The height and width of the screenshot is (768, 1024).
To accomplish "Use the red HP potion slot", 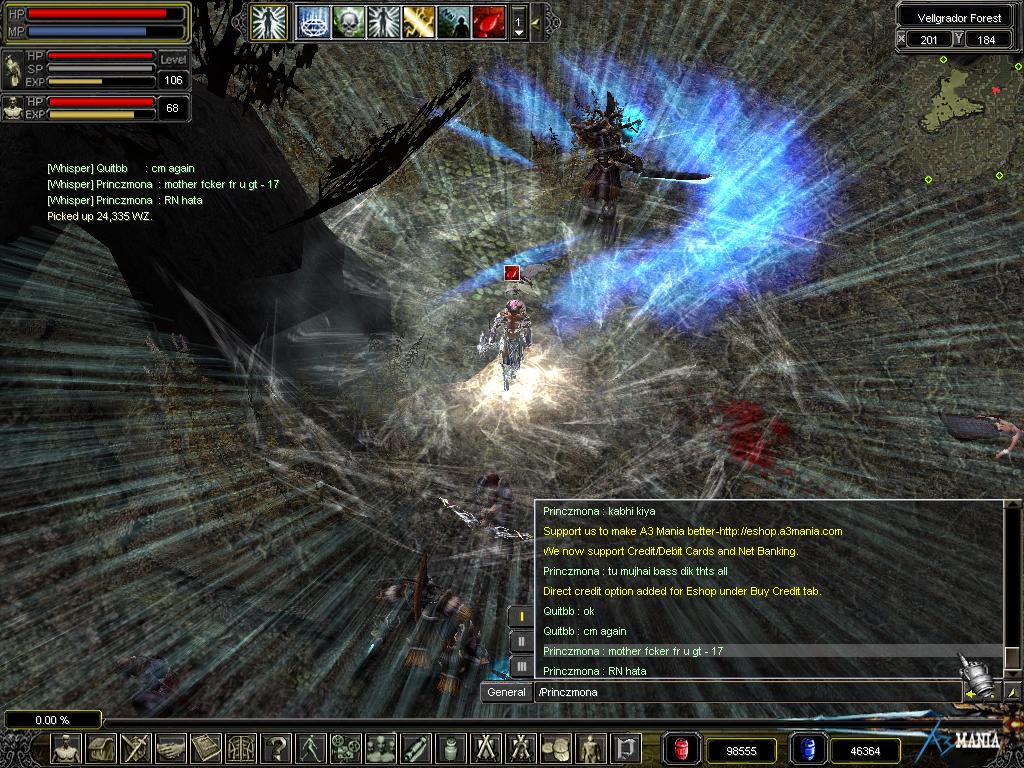I will tap(682, 749).
